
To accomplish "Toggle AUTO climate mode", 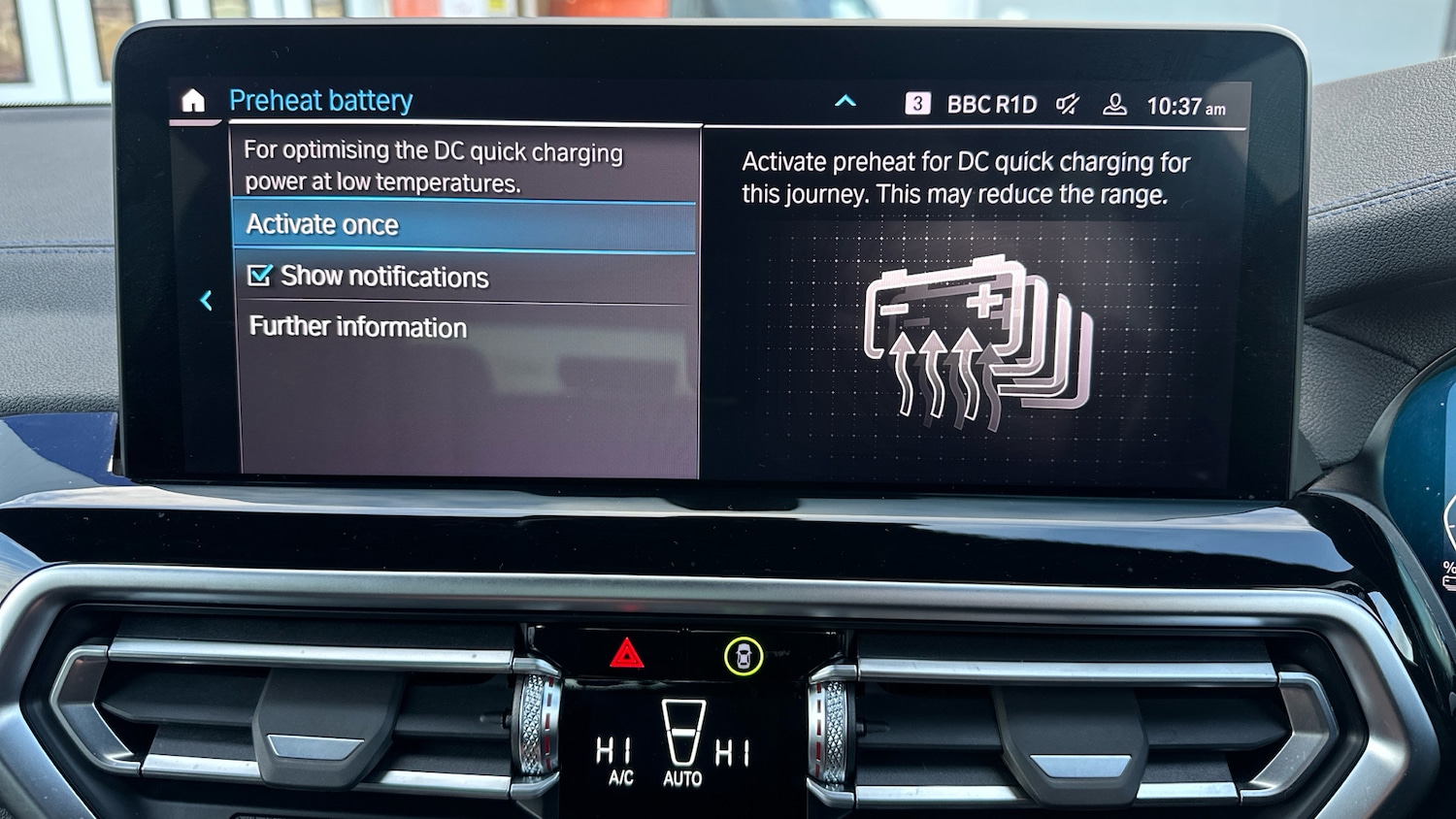I will point(684,767).
